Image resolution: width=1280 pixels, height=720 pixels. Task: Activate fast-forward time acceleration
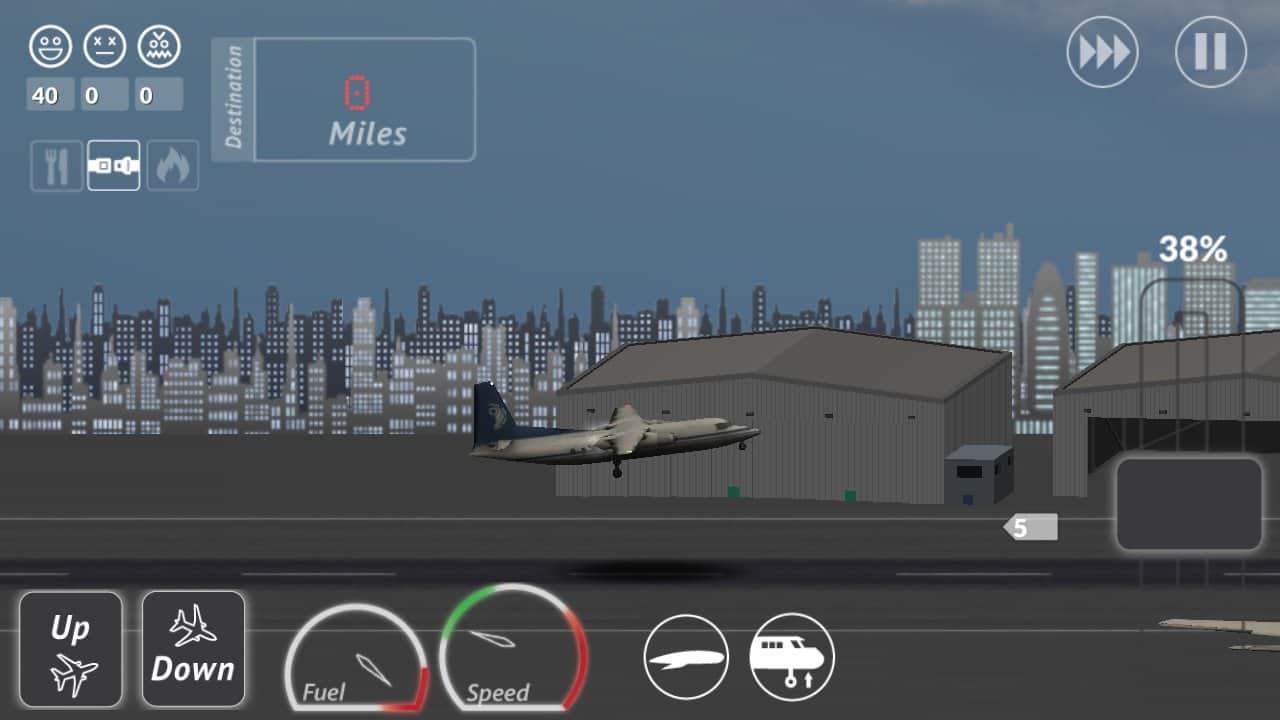click(x=1102, y=52)
